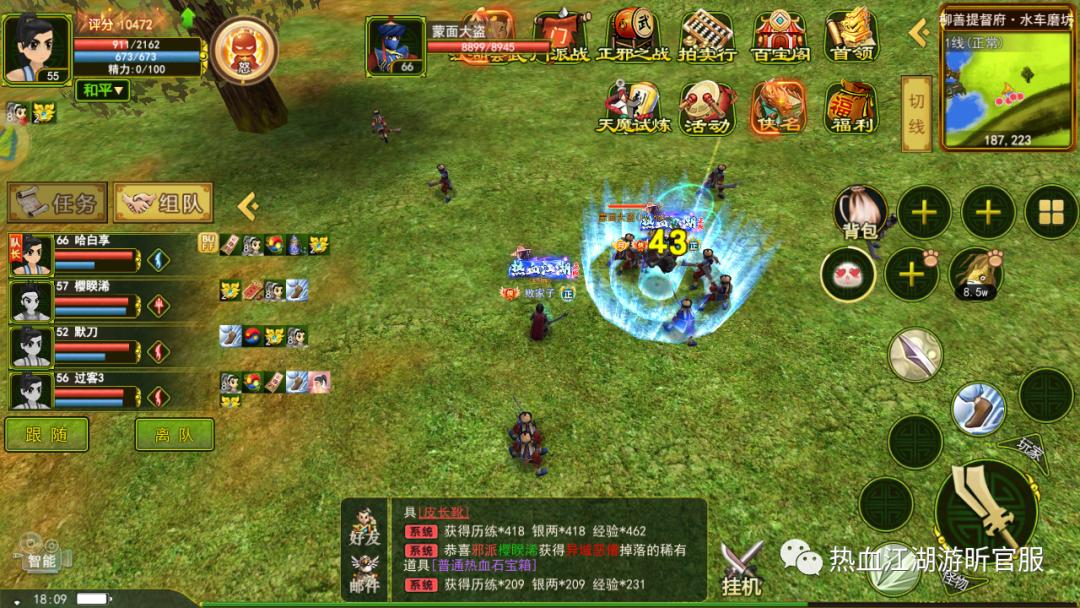Screen dimensions: 1080x608
Task: Select the 组队 team tab
Action: click(x=163, y=203)
